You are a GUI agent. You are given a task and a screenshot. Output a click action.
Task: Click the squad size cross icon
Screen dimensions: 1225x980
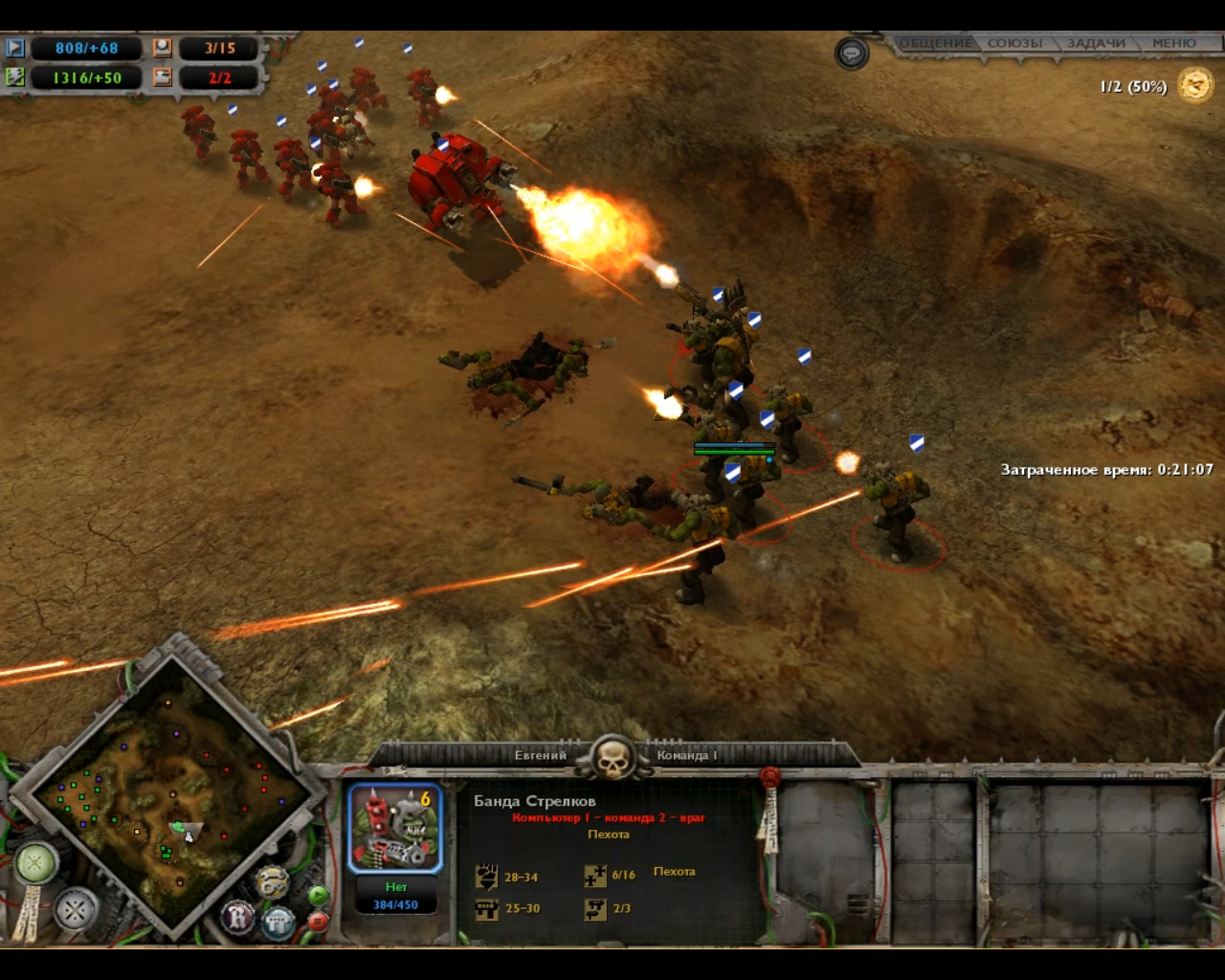[x=595, y=876]
